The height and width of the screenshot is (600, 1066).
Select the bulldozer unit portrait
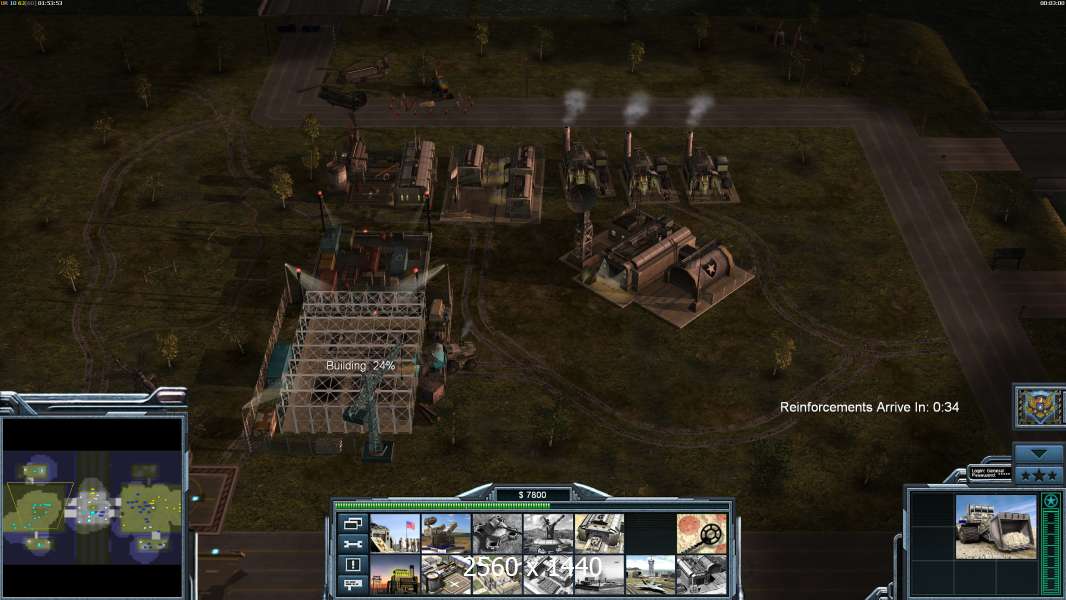[996, 527]
